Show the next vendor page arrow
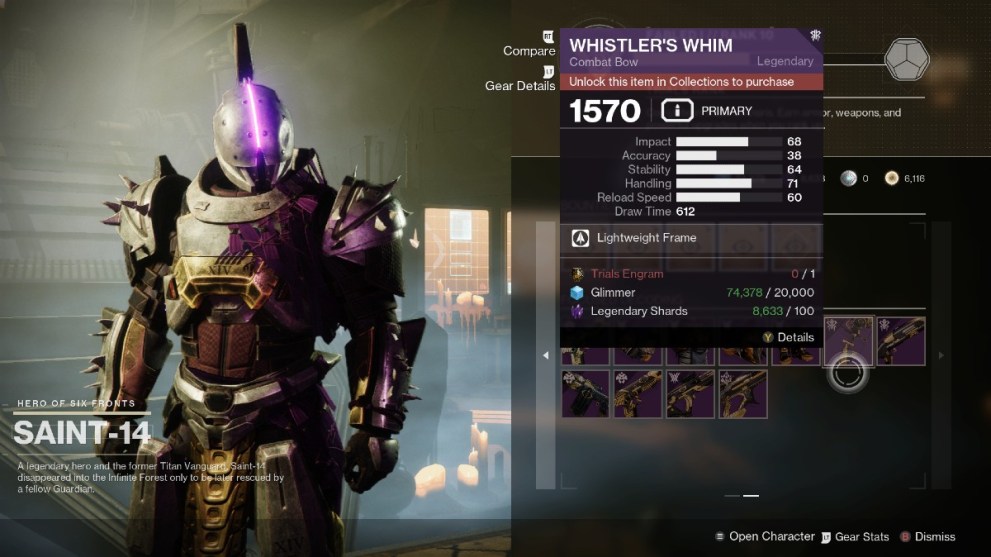The width and height of the screenshot is (991, 557). click(940, 355)
